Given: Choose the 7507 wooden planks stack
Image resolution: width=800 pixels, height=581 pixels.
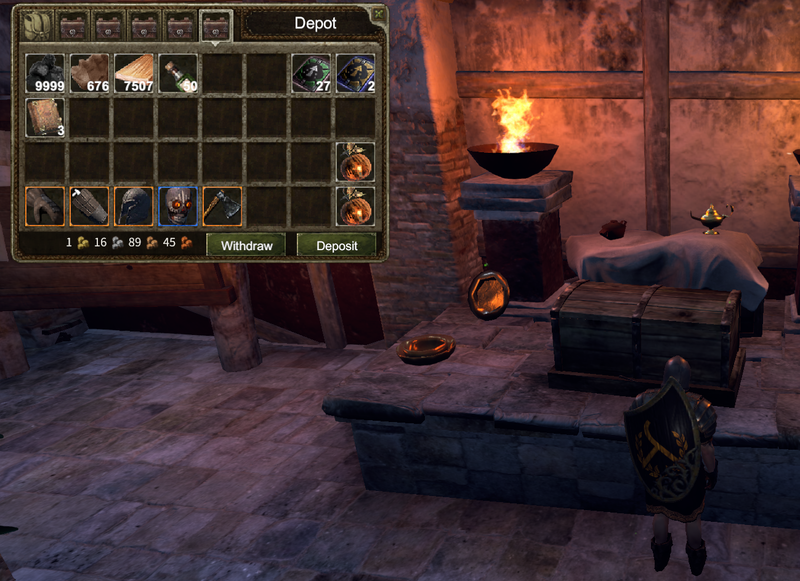Looking at the screenshot, I should point(133,73).
